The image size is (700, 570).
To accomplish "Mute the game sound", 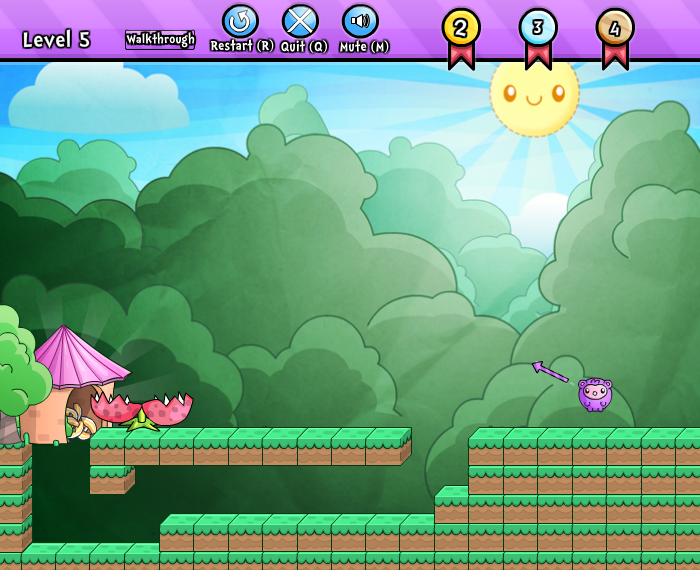I will [360, 22].
